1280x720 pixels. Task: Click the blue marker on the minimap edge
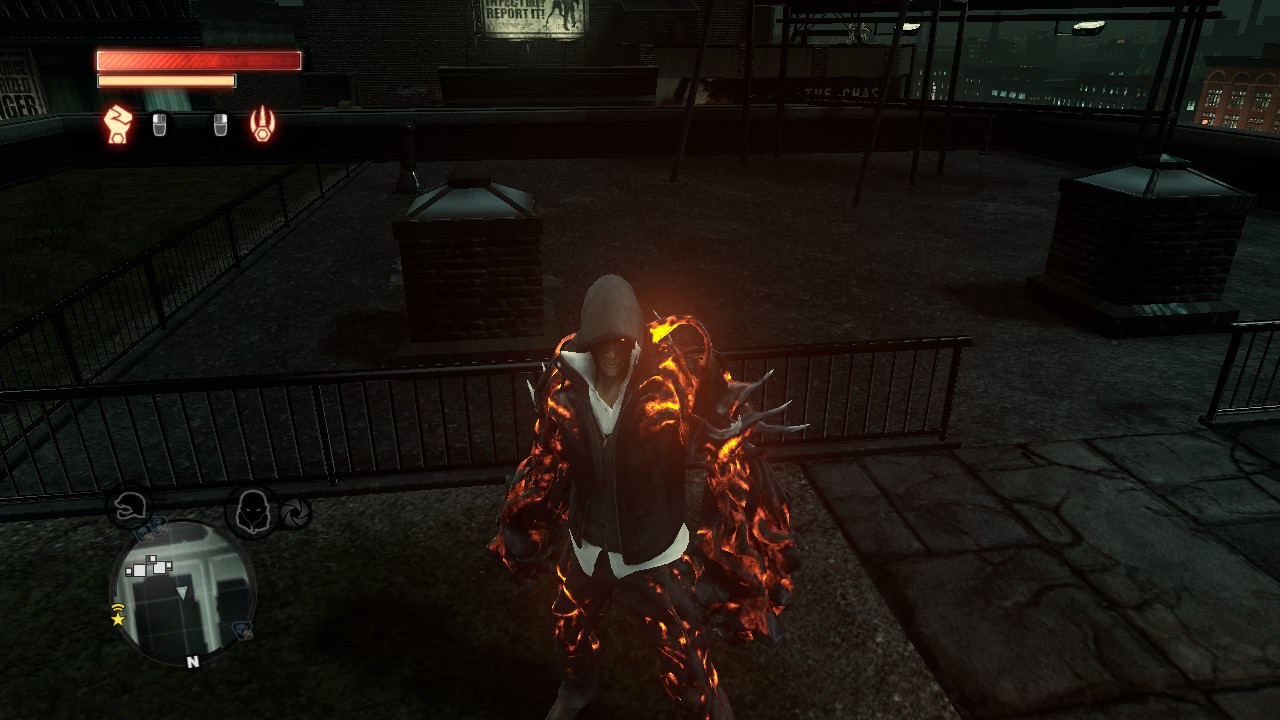pyautogui.click(x=241, y=630)
